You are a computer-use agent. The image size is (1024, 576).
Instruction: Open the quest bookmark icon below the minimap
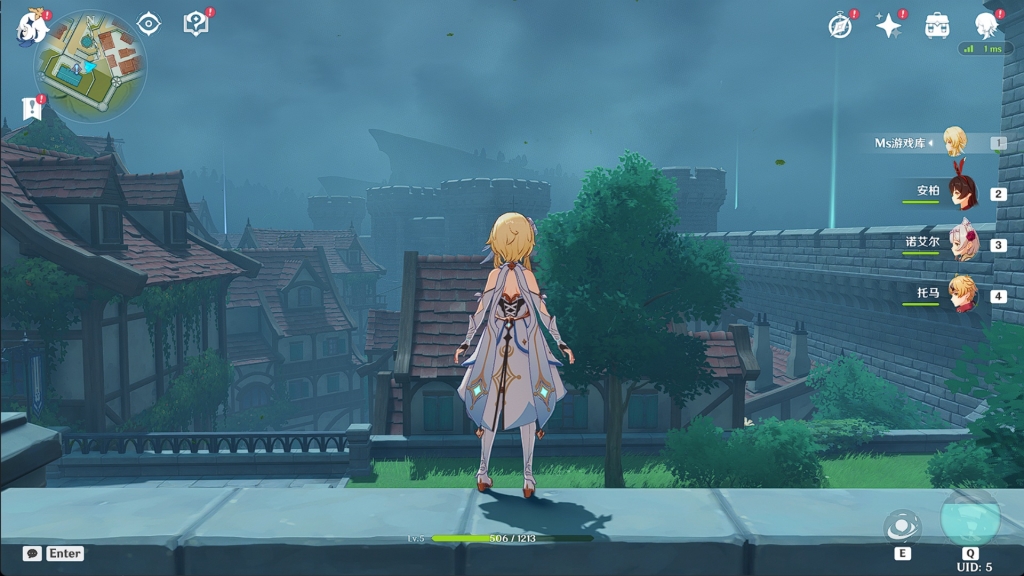[x=32, y=108]
